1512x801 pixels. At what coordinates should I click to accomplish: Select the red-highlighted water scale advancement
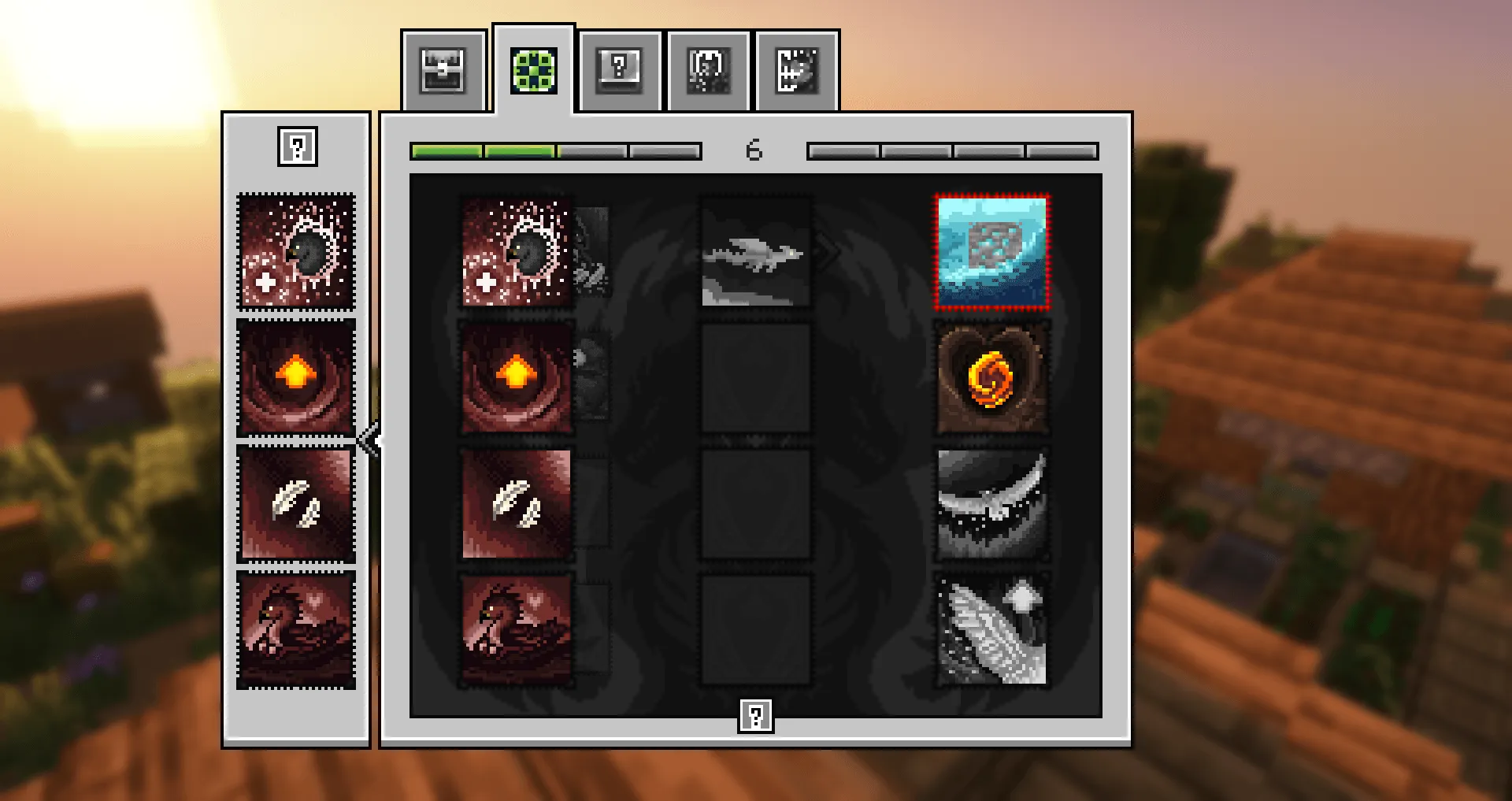click(991, 251)
